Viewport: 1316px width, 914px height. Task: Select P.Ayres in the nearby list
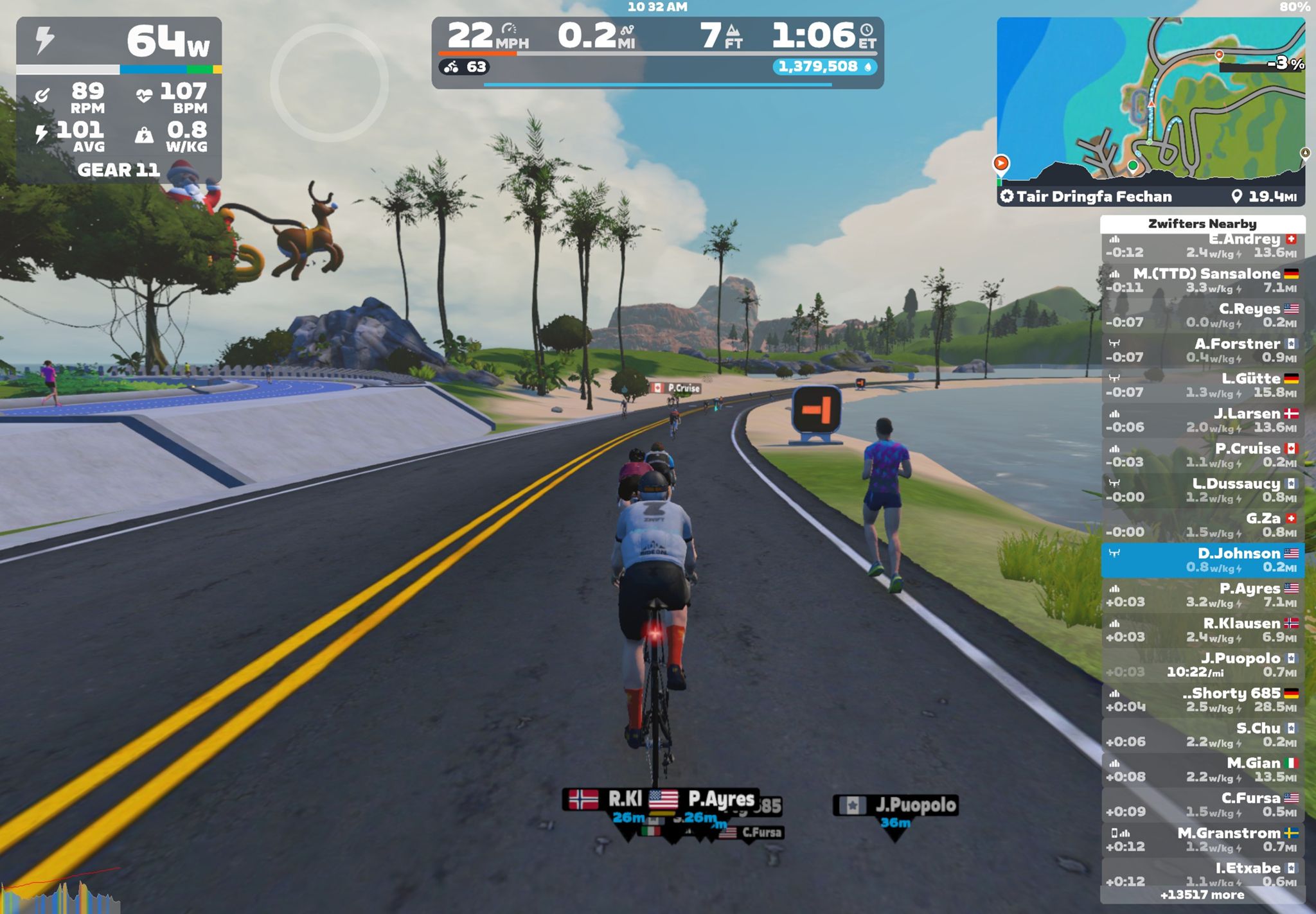1202,595
